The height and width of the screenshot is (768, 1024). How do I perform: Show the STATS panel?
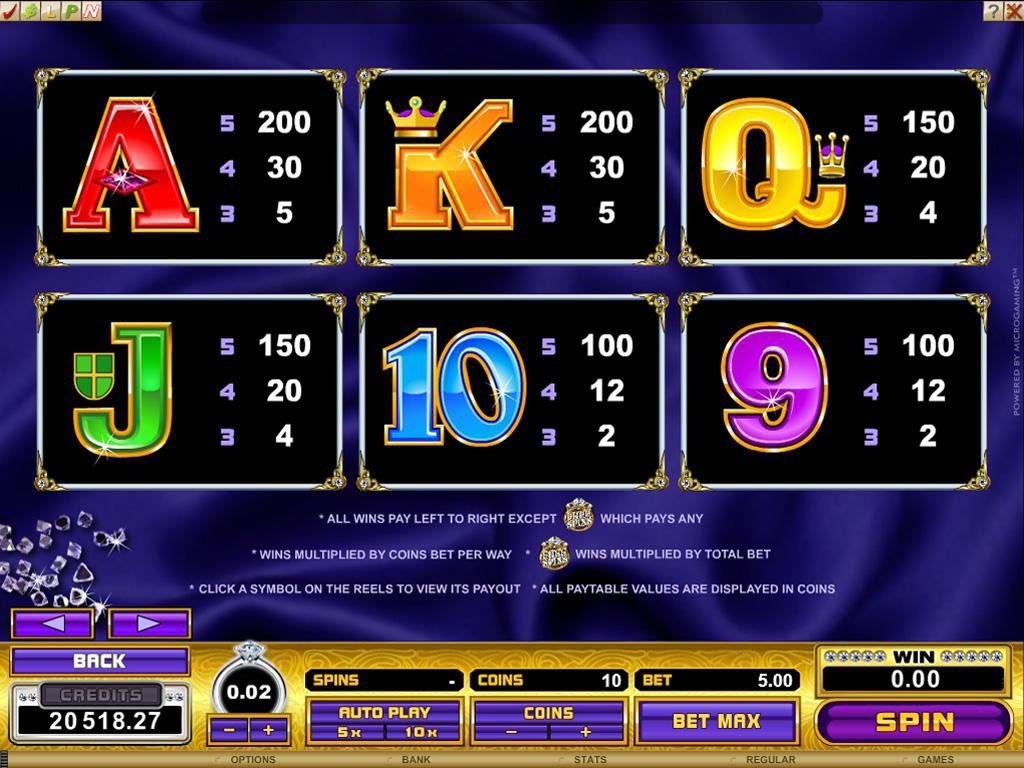click(588, 760)
